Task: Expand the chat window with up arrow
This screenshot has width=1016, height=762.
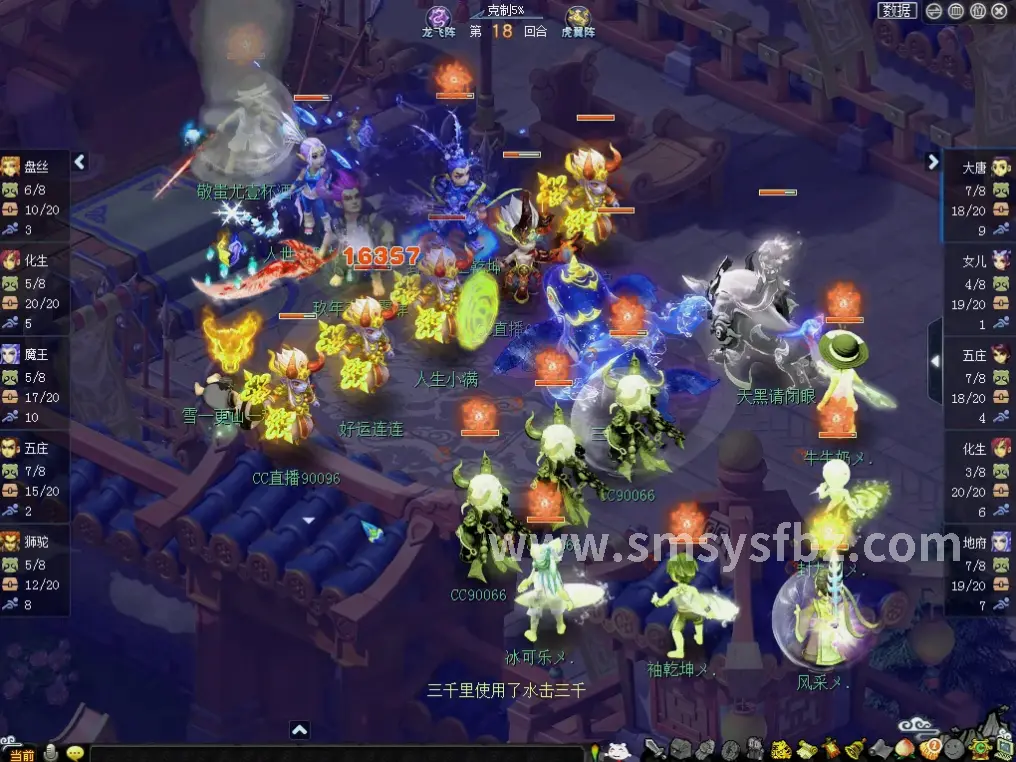Action: click(299, 730)
